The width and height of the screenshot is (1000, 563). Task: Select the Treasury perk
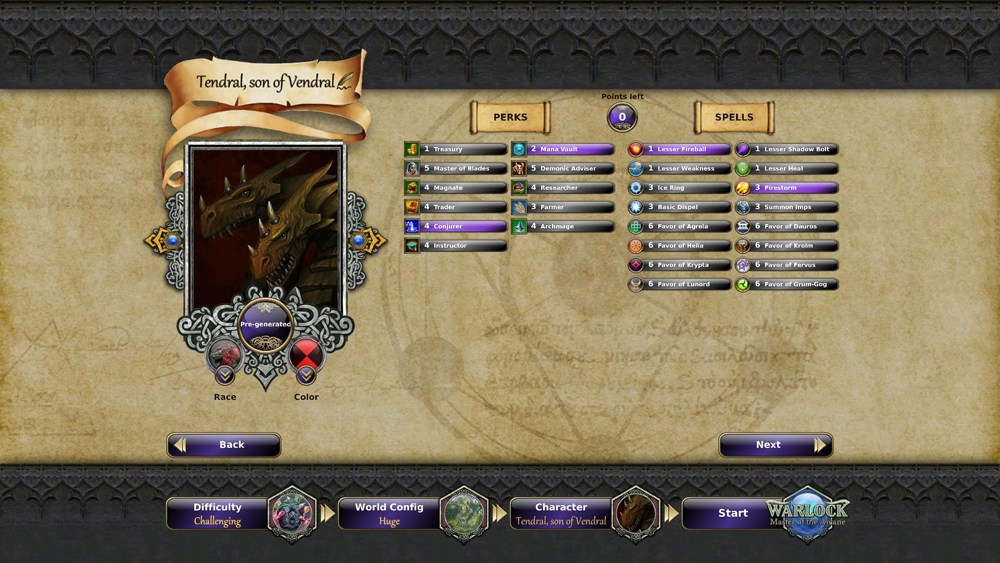point(456,150)
